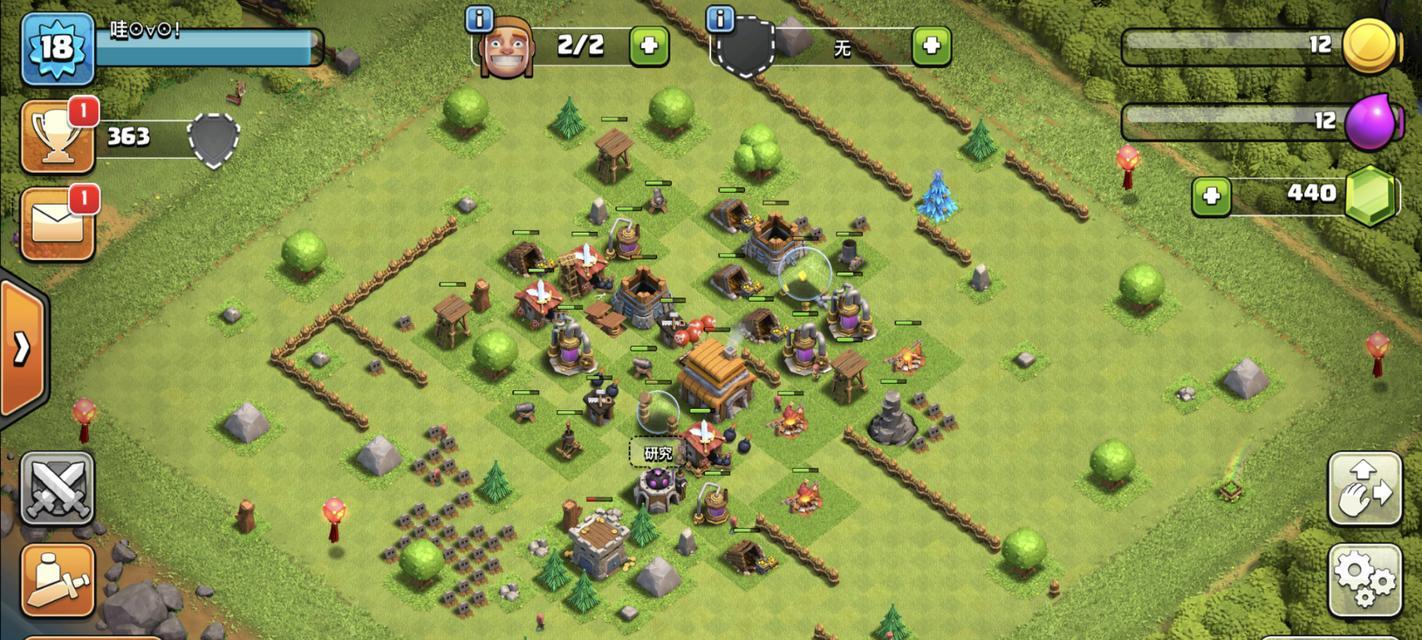1422x640 pixels.
Task: Open the village layout editor button
Action: pos(1364,488)
